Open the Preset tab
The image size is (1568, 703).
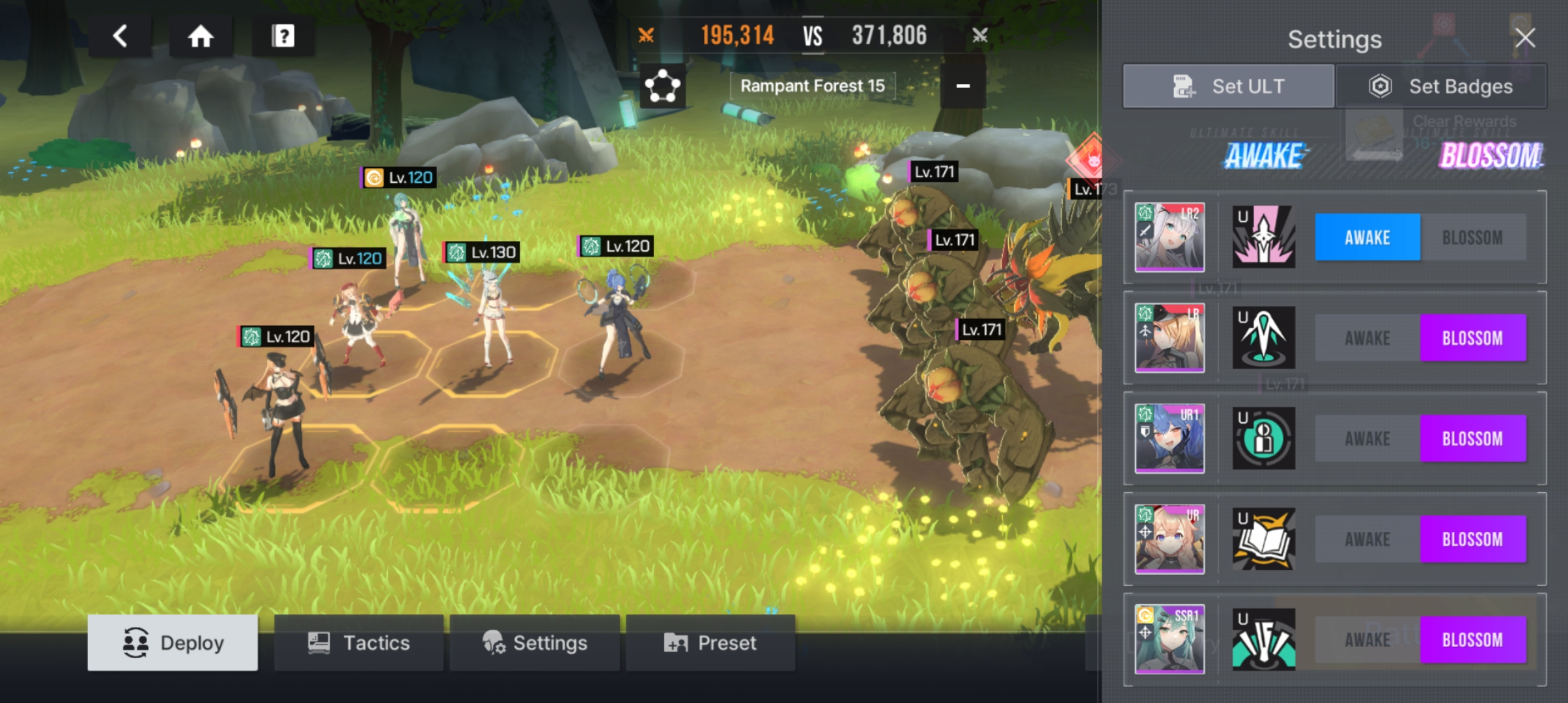pyautogui.click(x=710, y=643)
